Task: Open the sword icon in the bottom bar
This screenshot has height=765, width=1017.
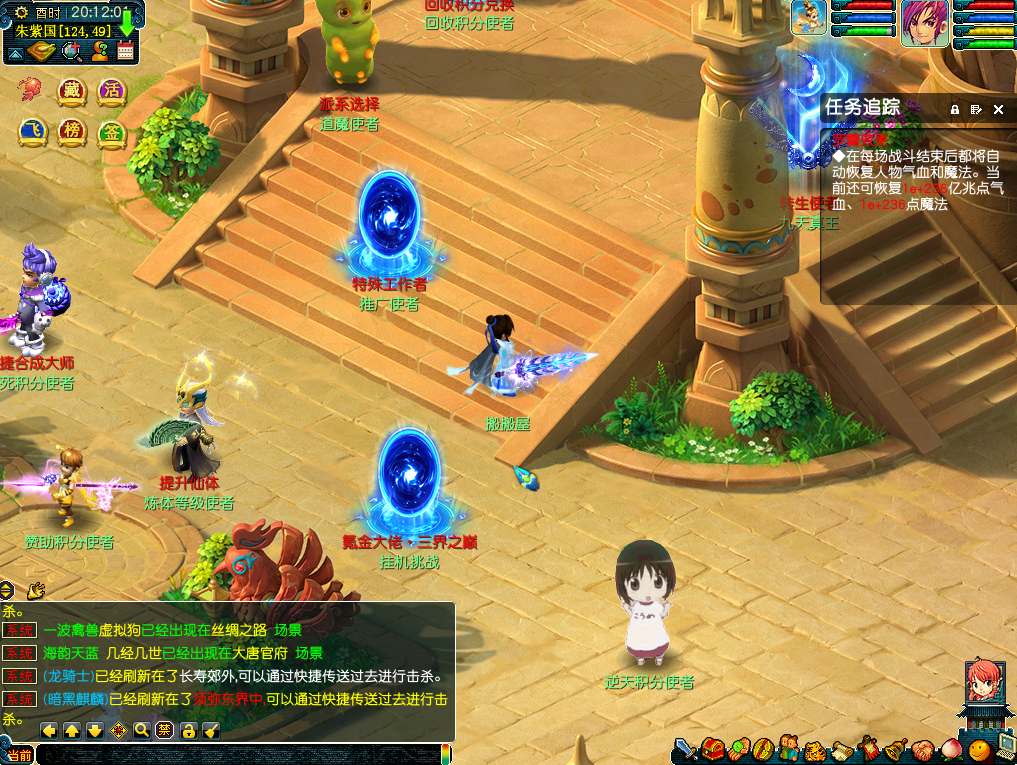Action: pos(685,747)
